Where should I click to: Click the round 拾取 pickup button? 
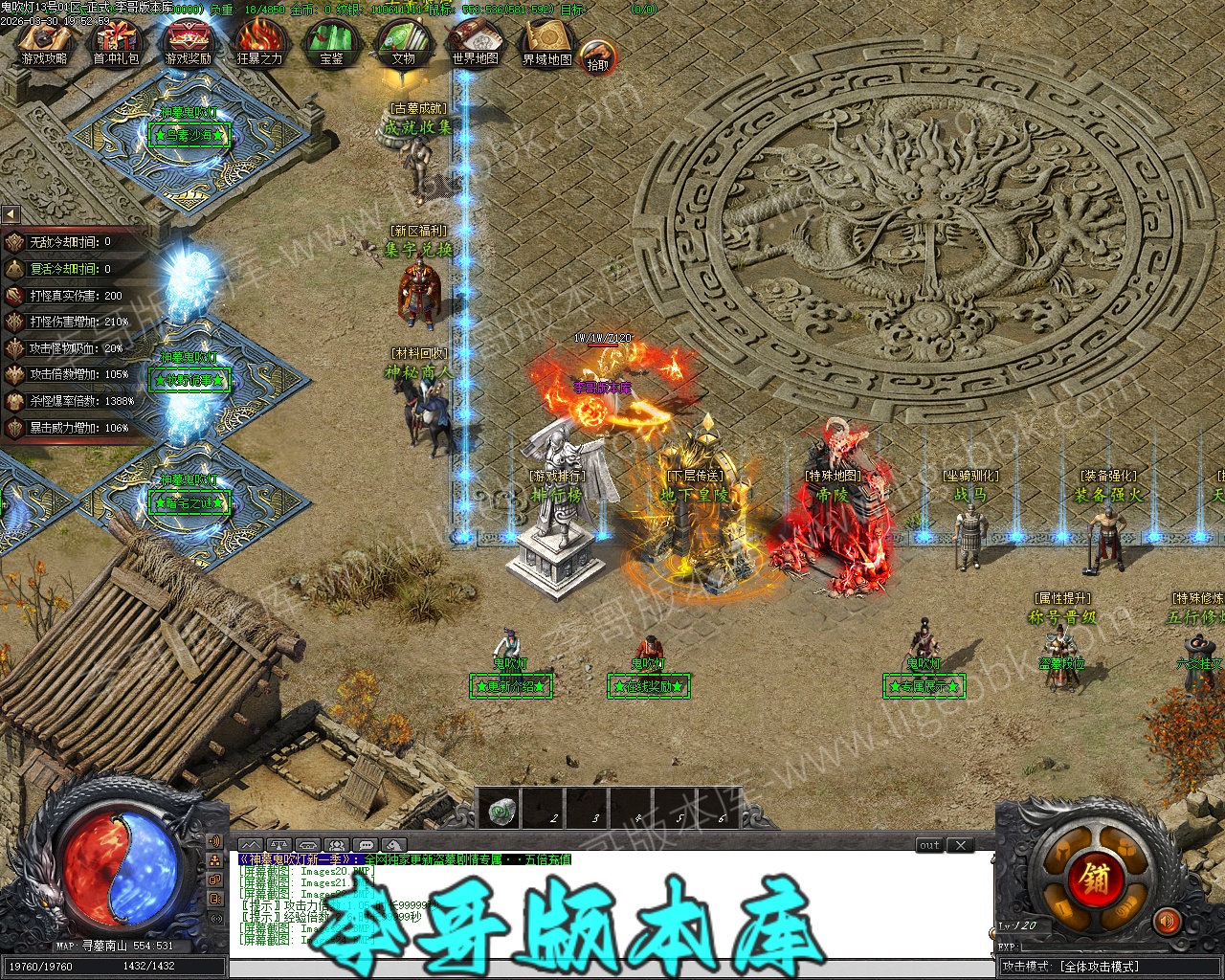(598, 59)
